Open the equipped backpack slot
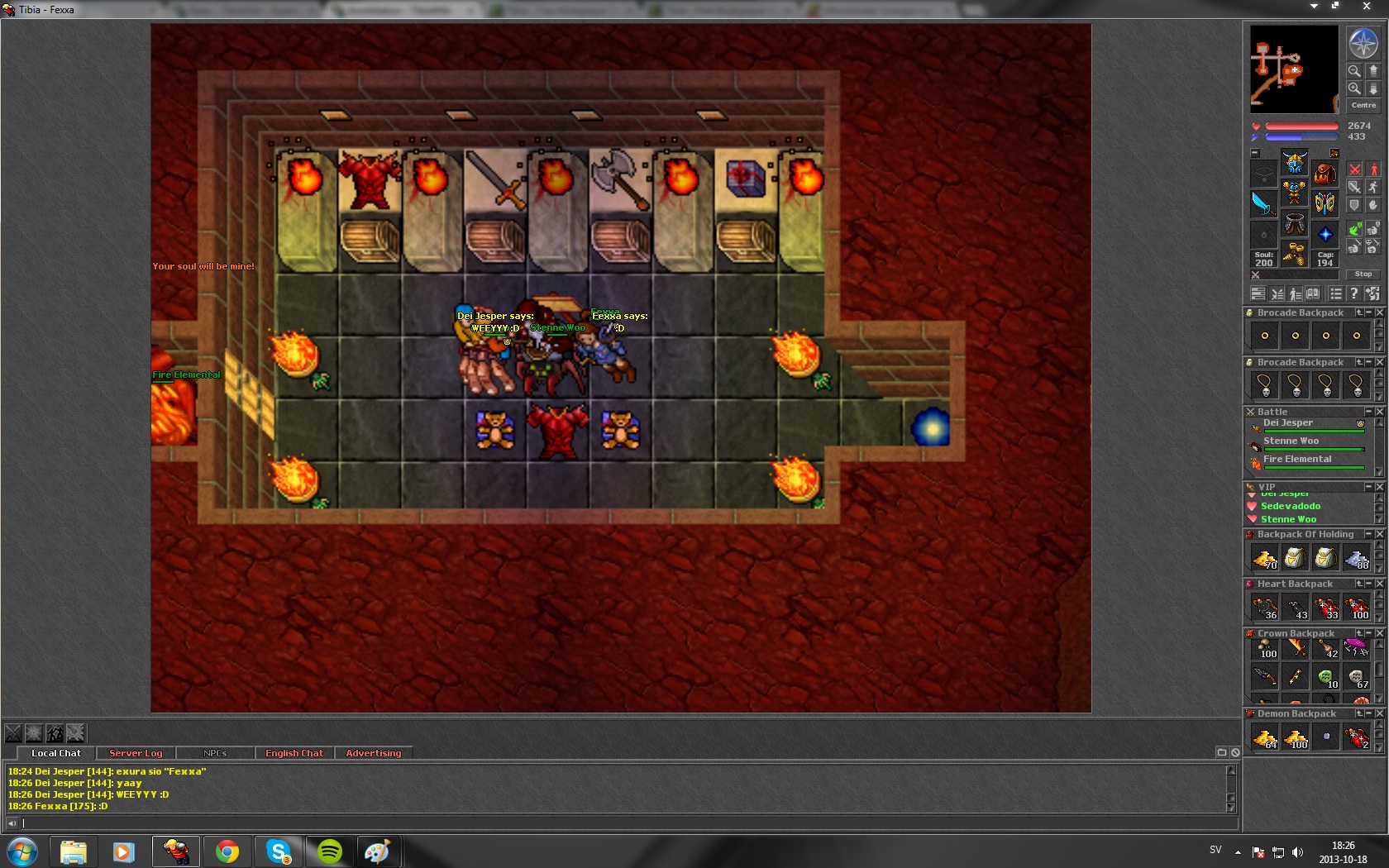 [1325, 174]
